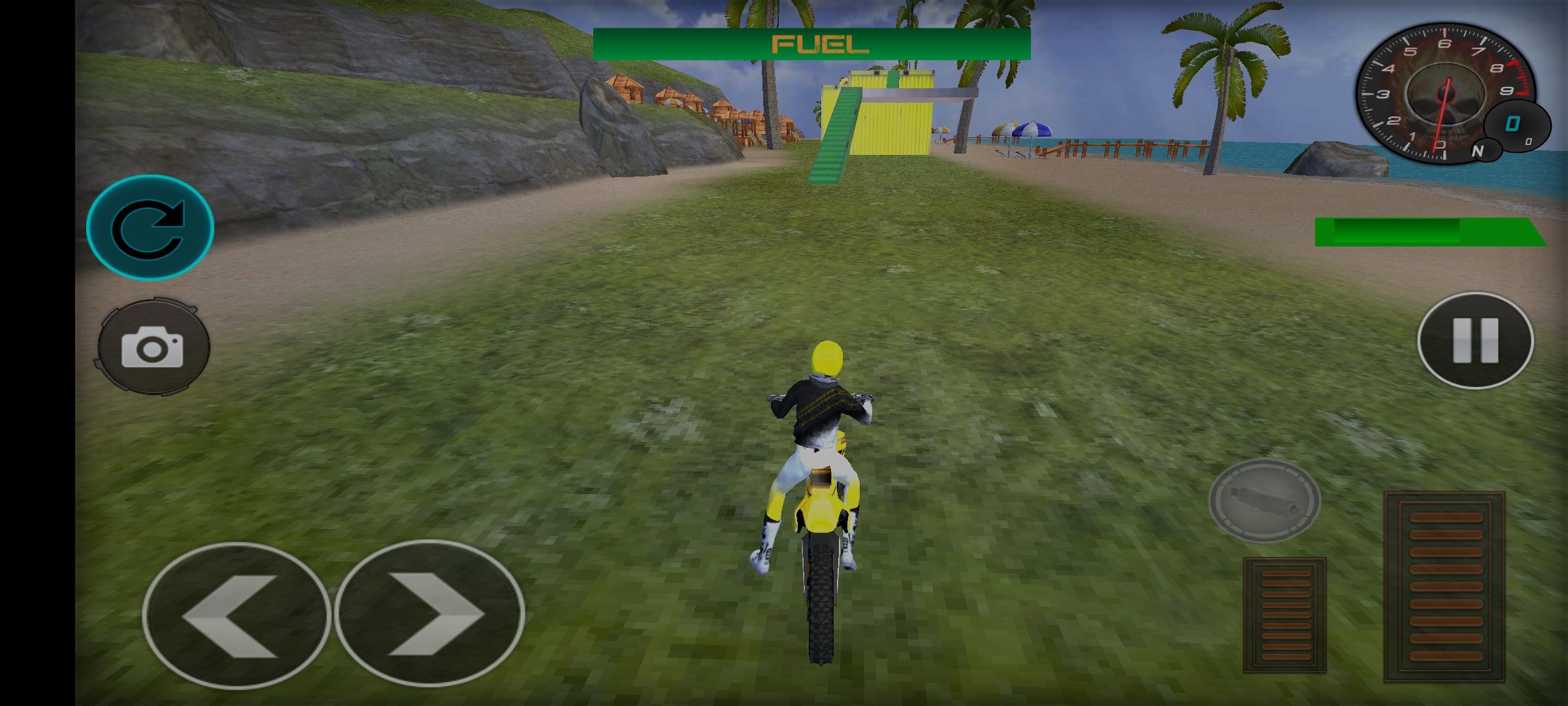Tap the circular reset arrow button
The width and height of the screenshot is (1568, 706).
tap(150, 227)
